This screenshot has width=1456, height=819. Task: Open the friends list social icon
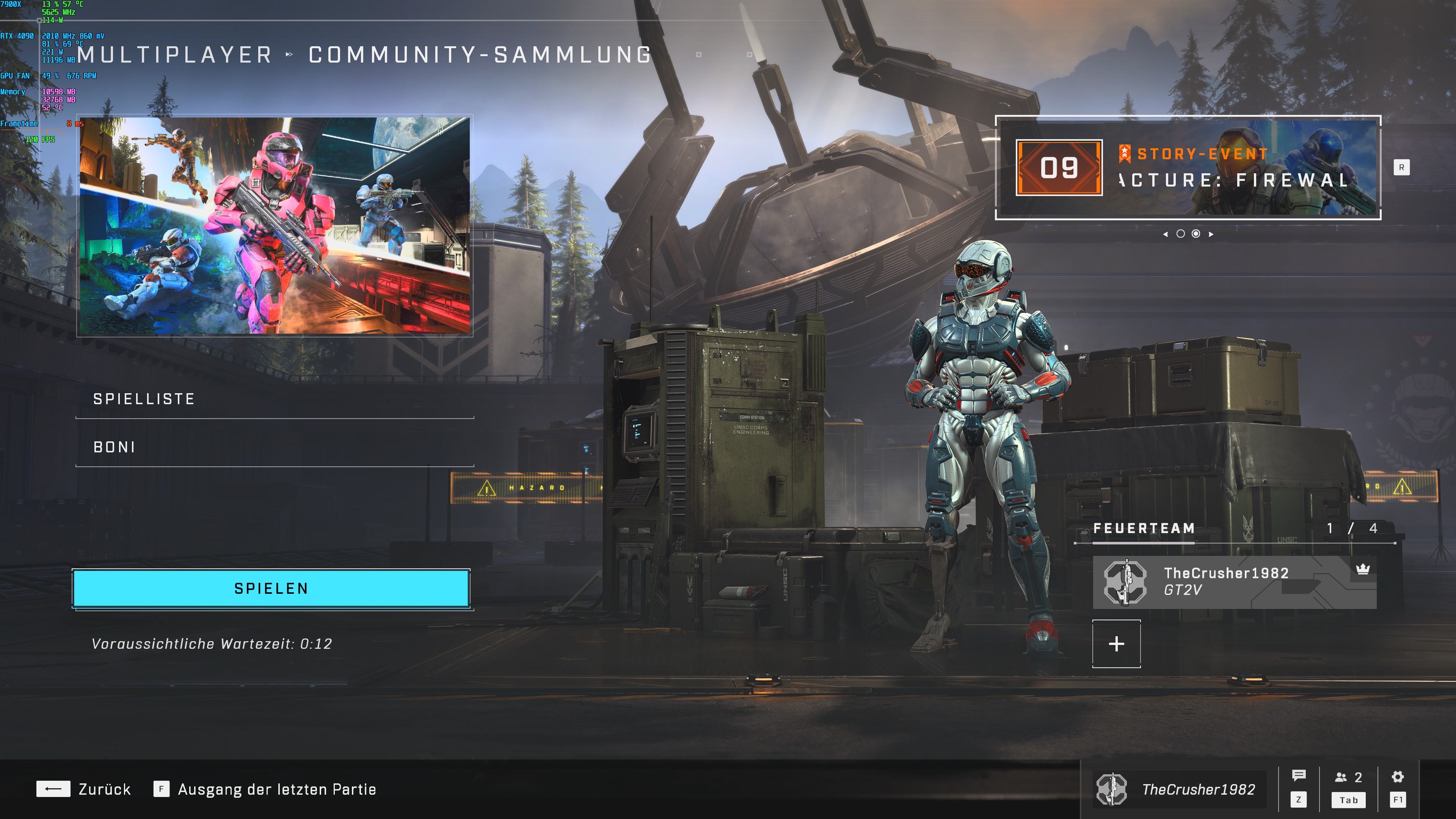[x=1348, y=778]
